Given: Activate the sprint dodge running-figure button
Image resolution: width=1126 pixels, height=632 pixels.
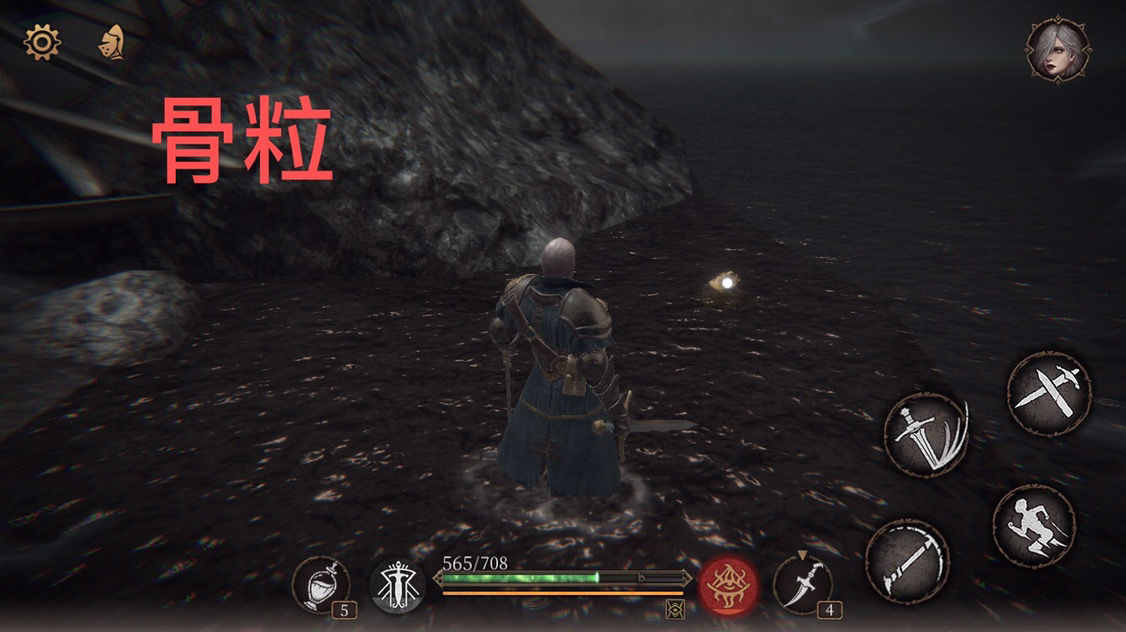Looking at the screenshot, I should (1033, 526).
